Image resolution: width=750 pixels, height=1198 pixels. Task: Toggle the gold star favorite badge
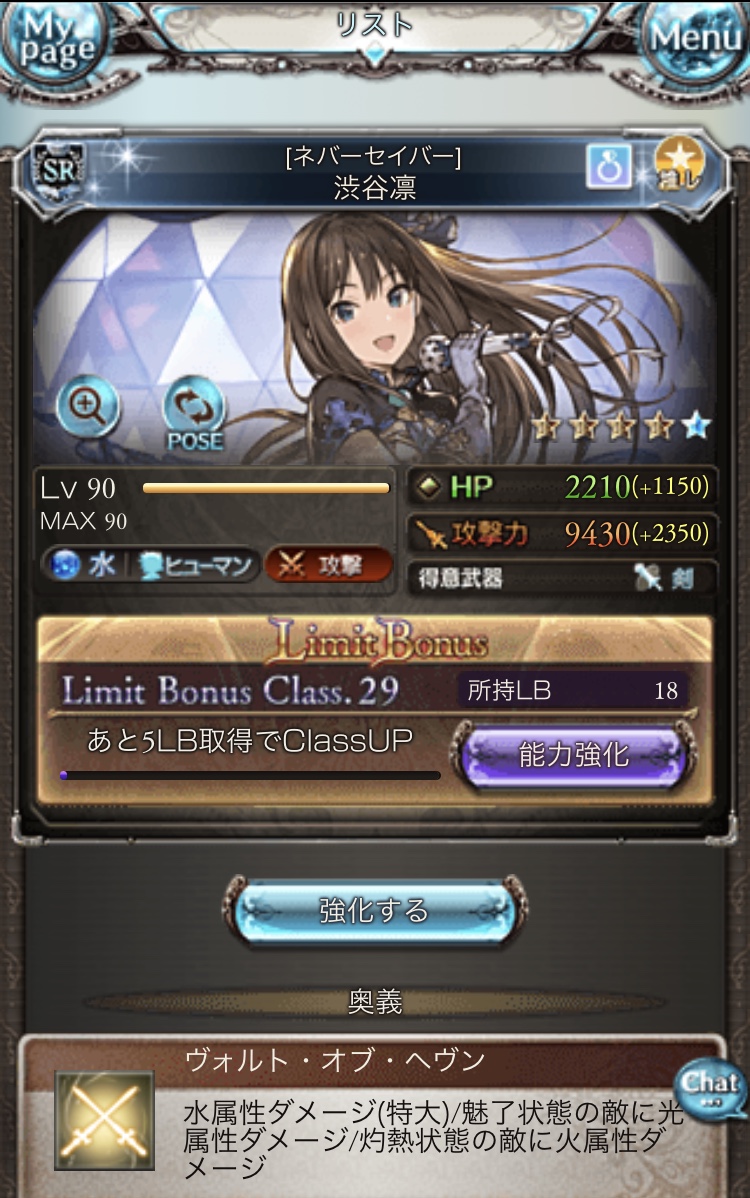pyautogui.click(x=680, y=165)
